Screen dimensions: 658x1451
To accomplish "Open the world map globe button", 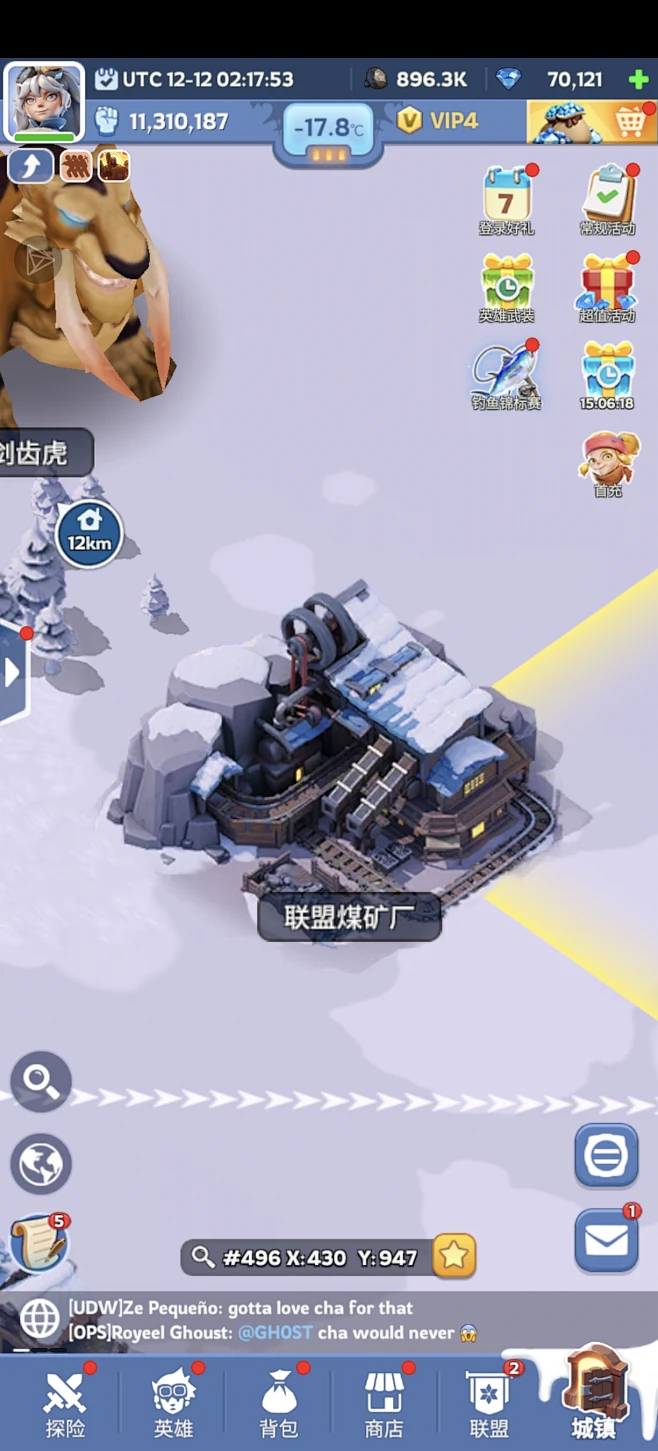I will click(x=41, y=1164).
